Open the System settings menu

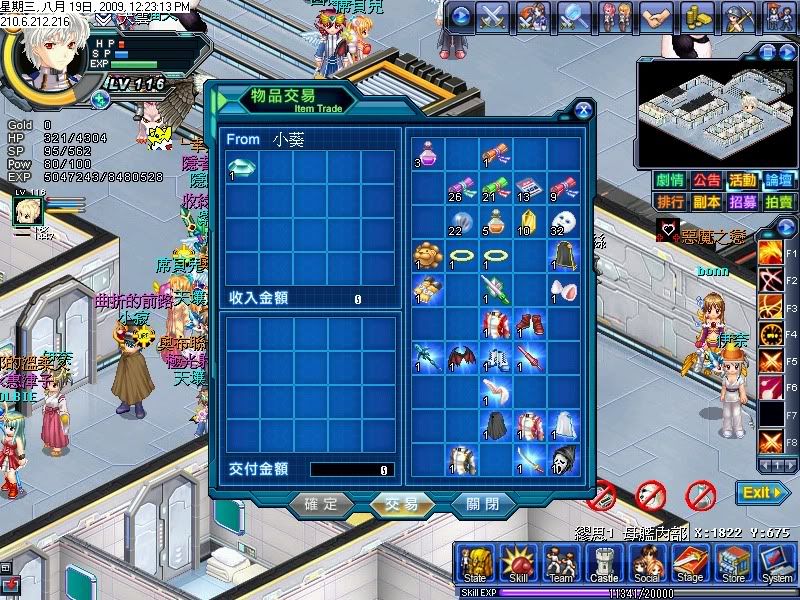pos(776,565)
